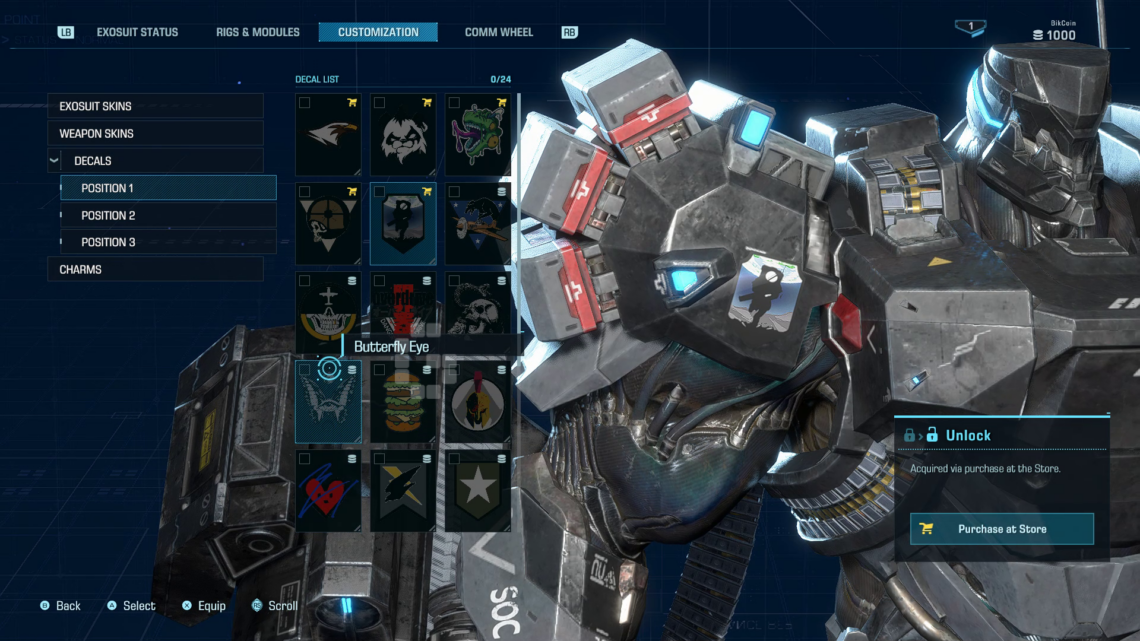
Task: Choose the panda face decal
Action: [x=403, y=135]
